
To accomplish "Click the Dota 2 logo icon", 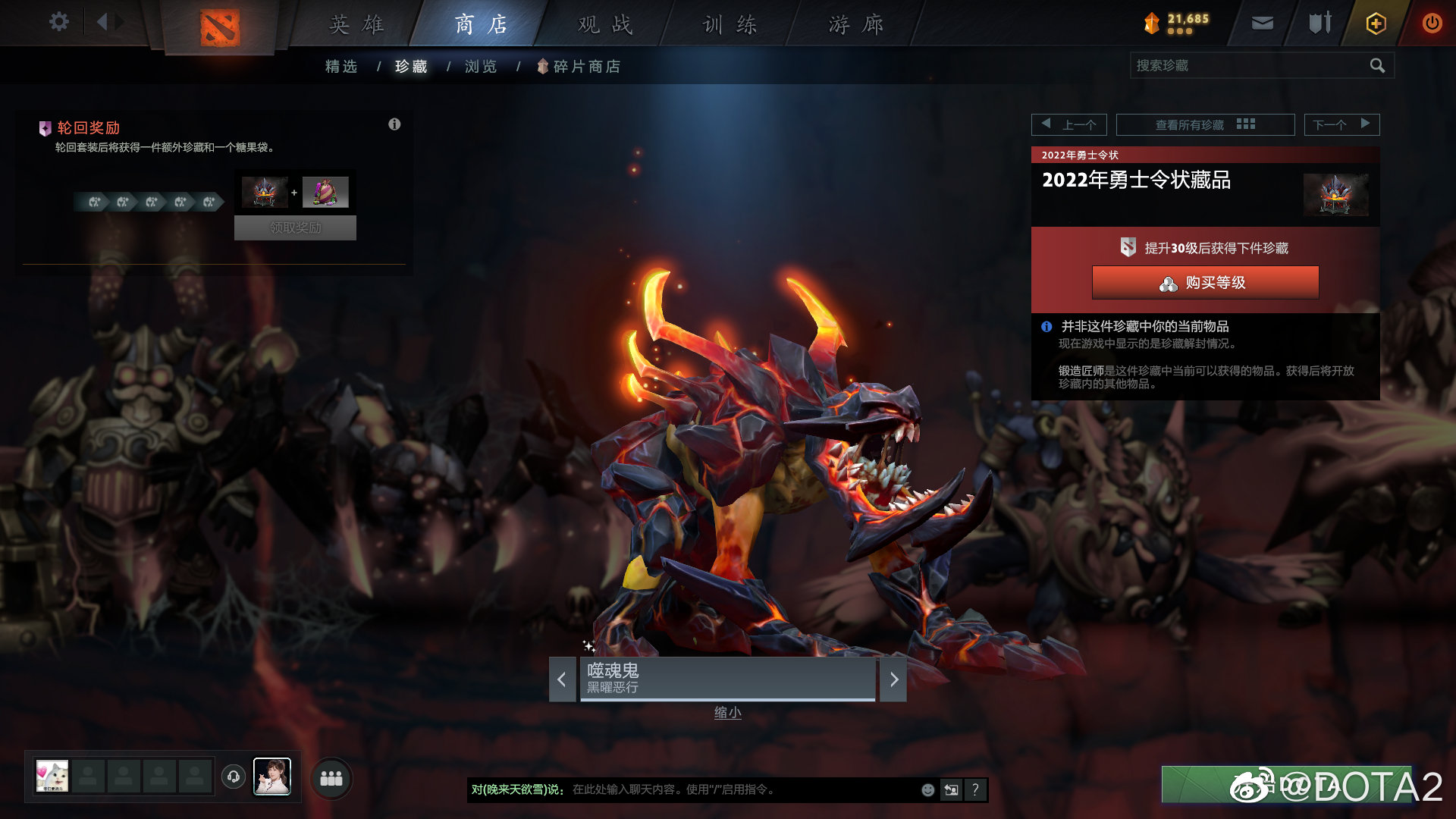I will pyautogui.click(x=221, y=25).
